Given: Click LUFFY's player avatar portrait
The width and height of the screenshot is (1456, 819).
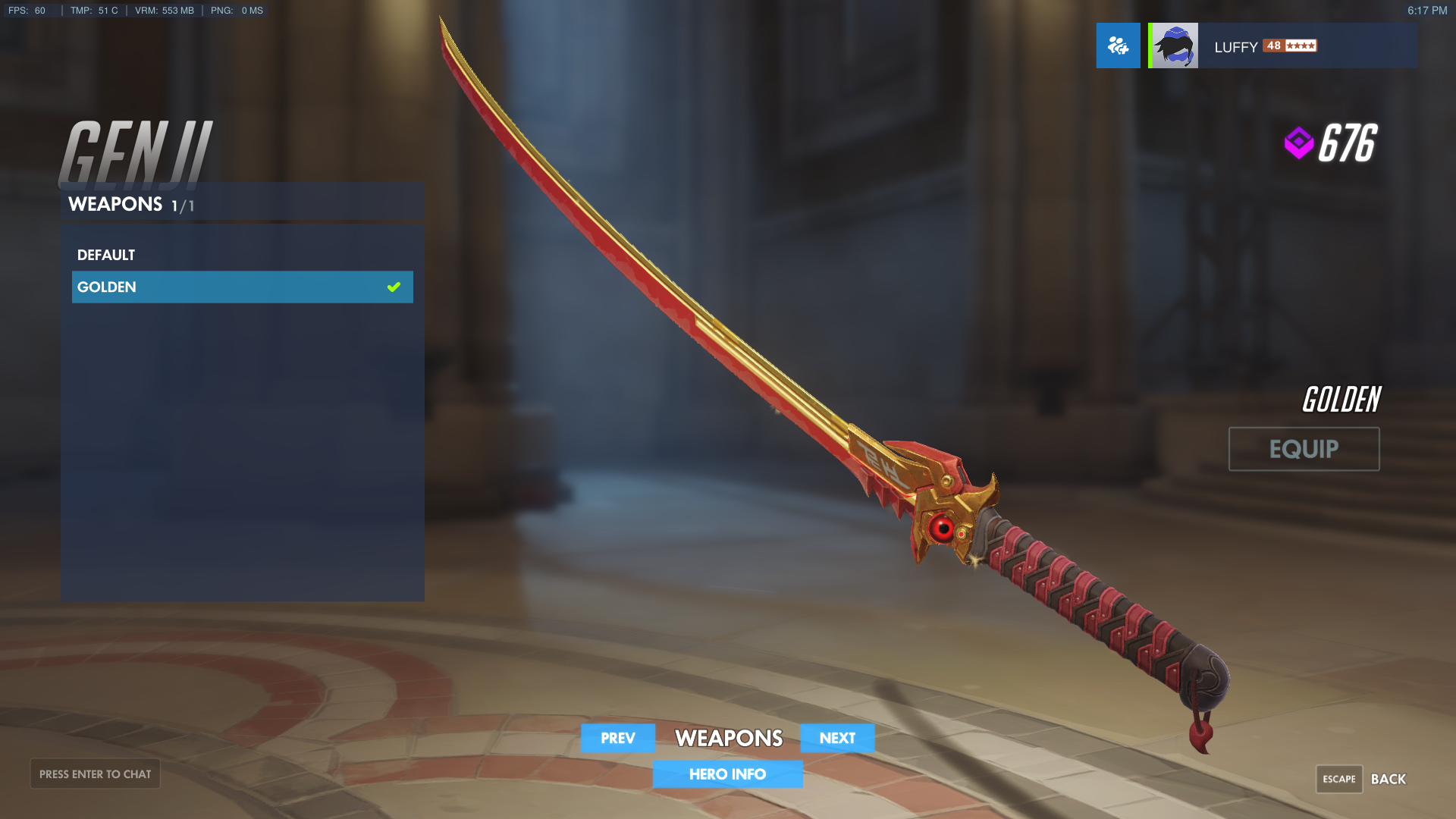Looking at the screenshot, I should [1172, 45].
